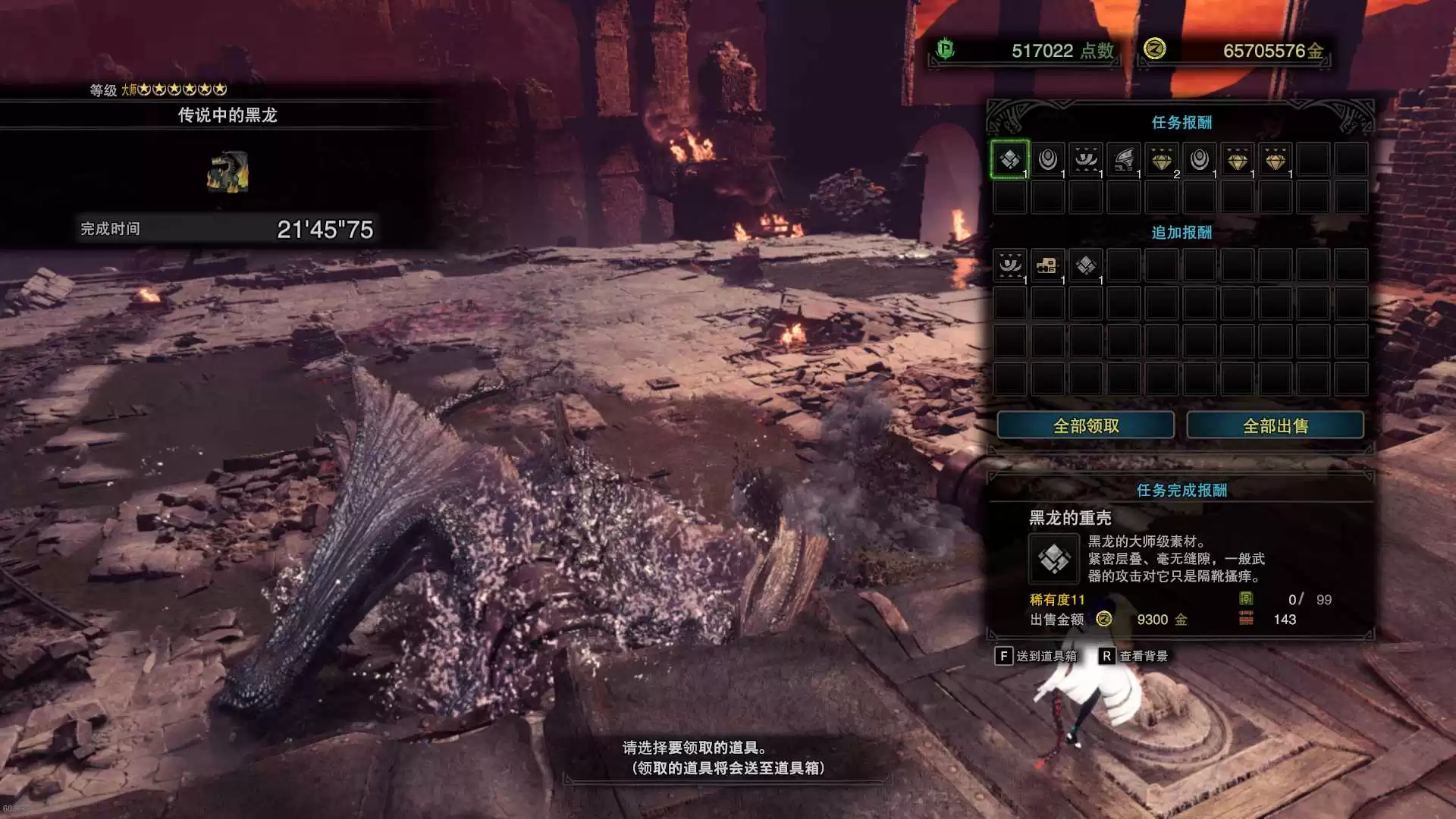The width and height of the screenshot is (1456, 819).
Task: Pick the horn material in 追加报酬
Action: (1009, 265)
